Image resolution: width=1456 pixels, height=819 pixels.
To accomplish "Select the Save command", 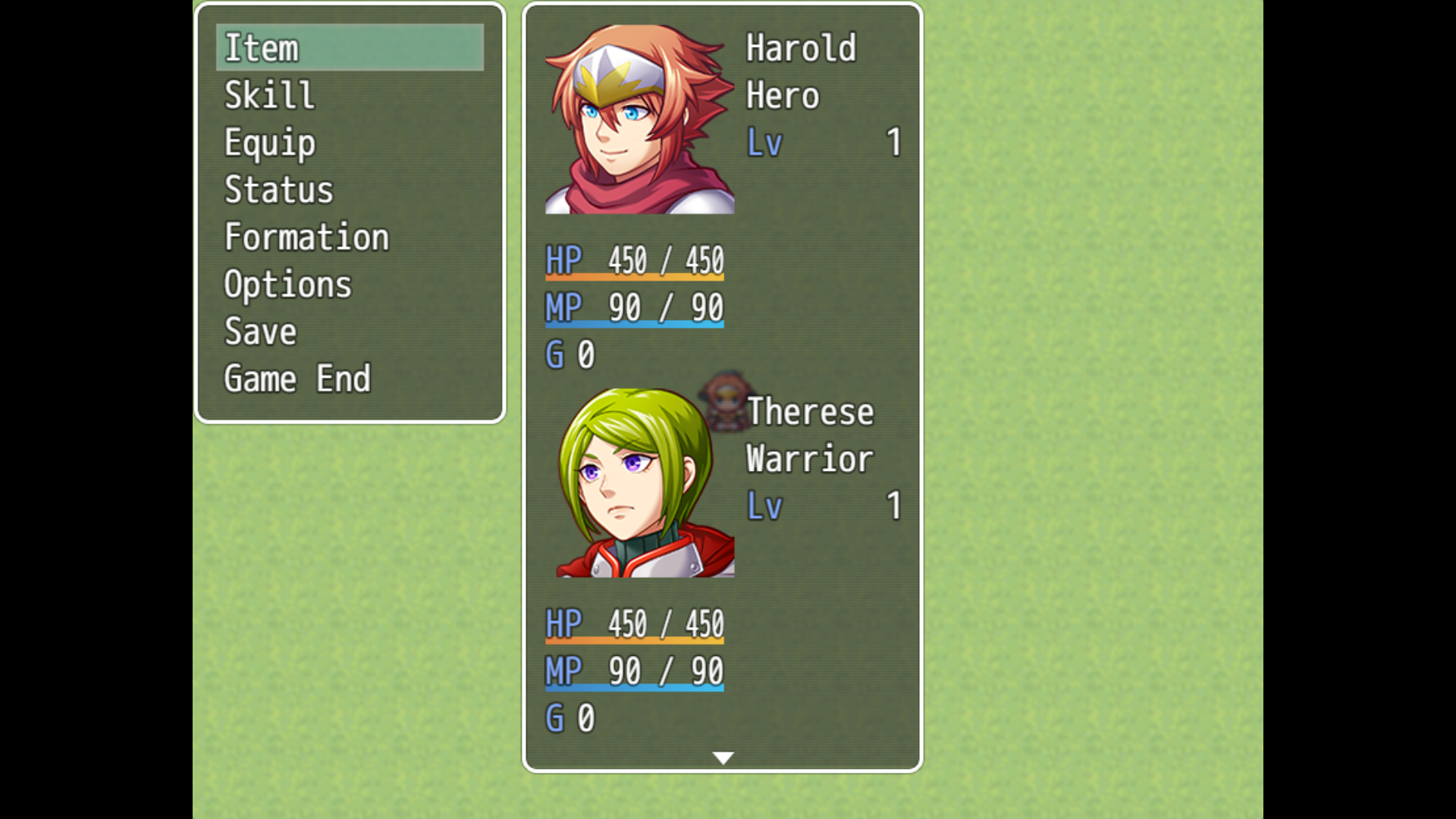I will pyautogui.click(x=259, y=331).
